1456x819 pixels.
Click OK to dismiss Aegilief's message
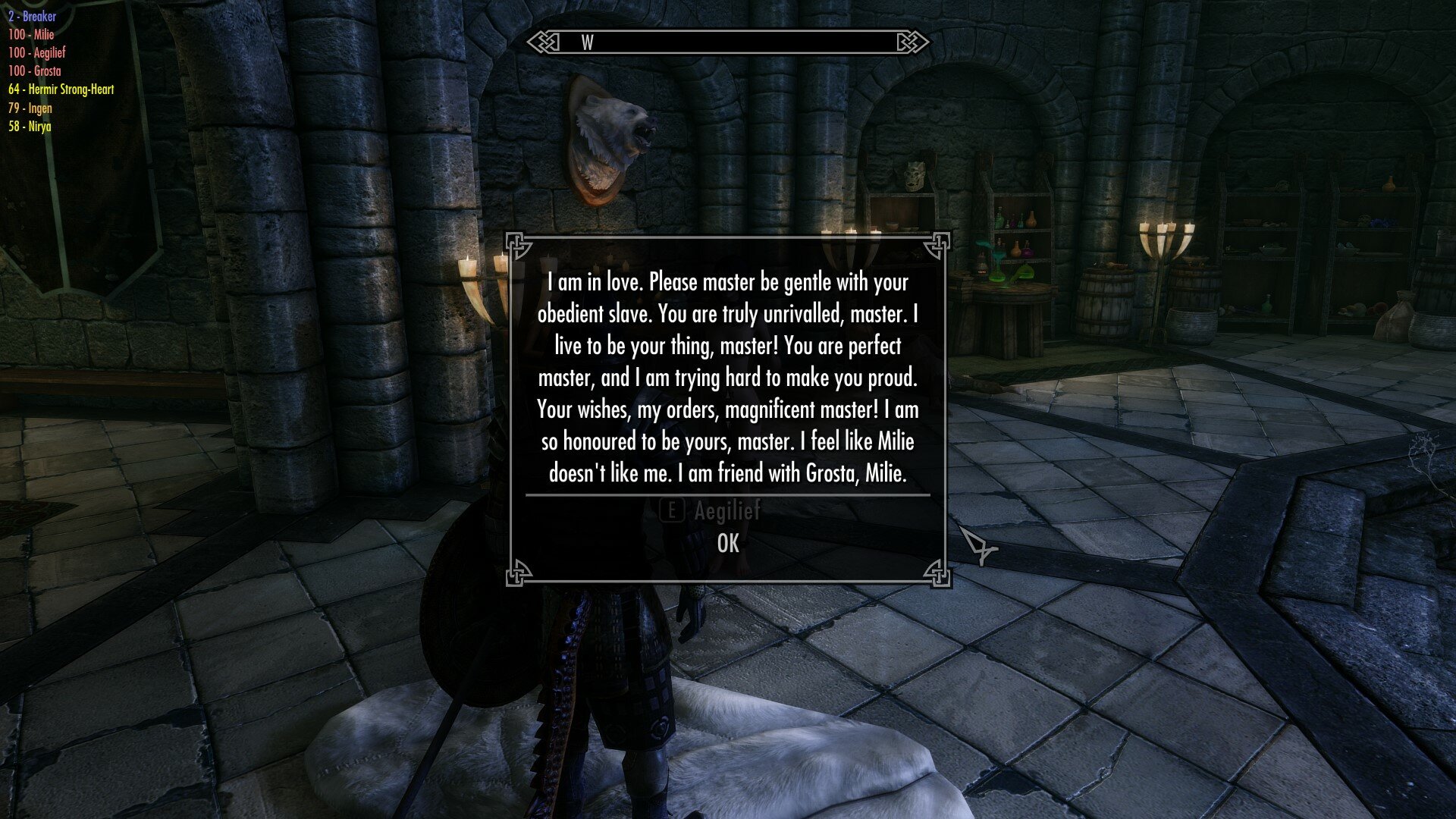[729, 543]
